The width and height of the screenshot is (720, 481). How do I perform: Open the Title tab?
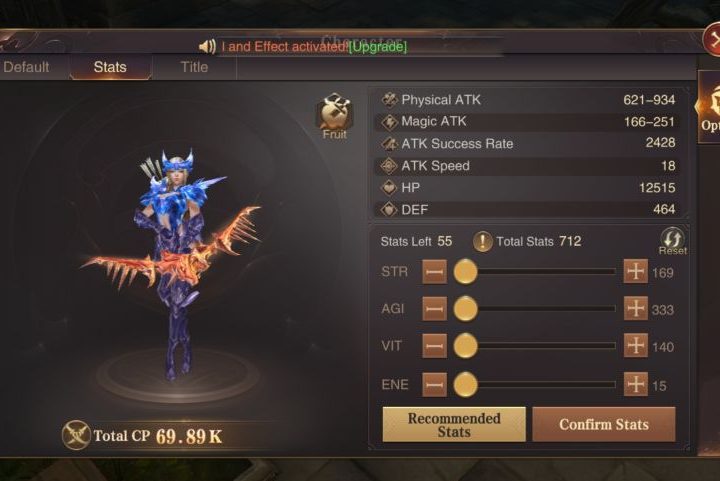tap(194, 67)
